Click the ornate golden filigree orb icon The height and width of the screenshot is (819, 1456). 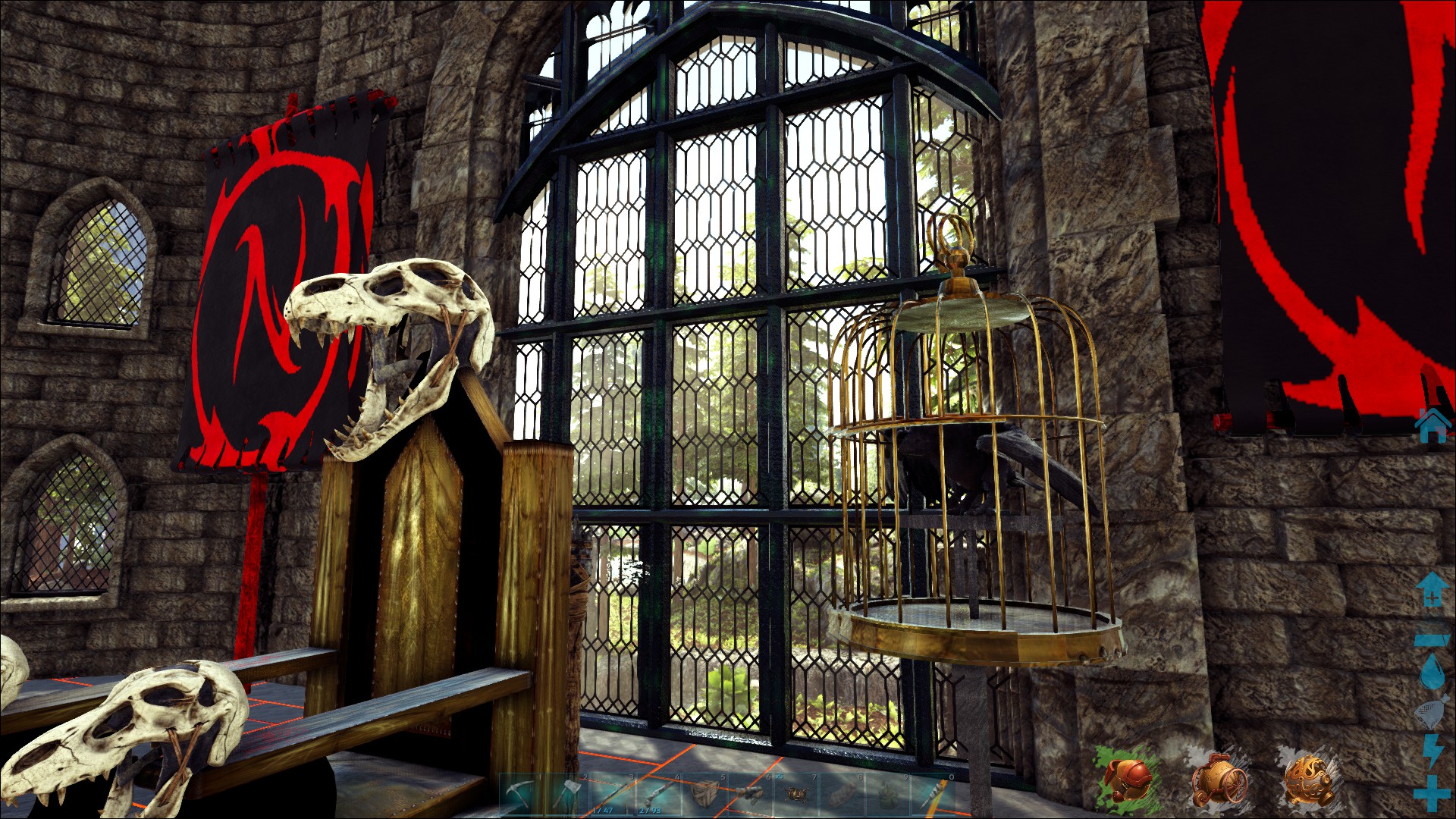pos(1308,779)
